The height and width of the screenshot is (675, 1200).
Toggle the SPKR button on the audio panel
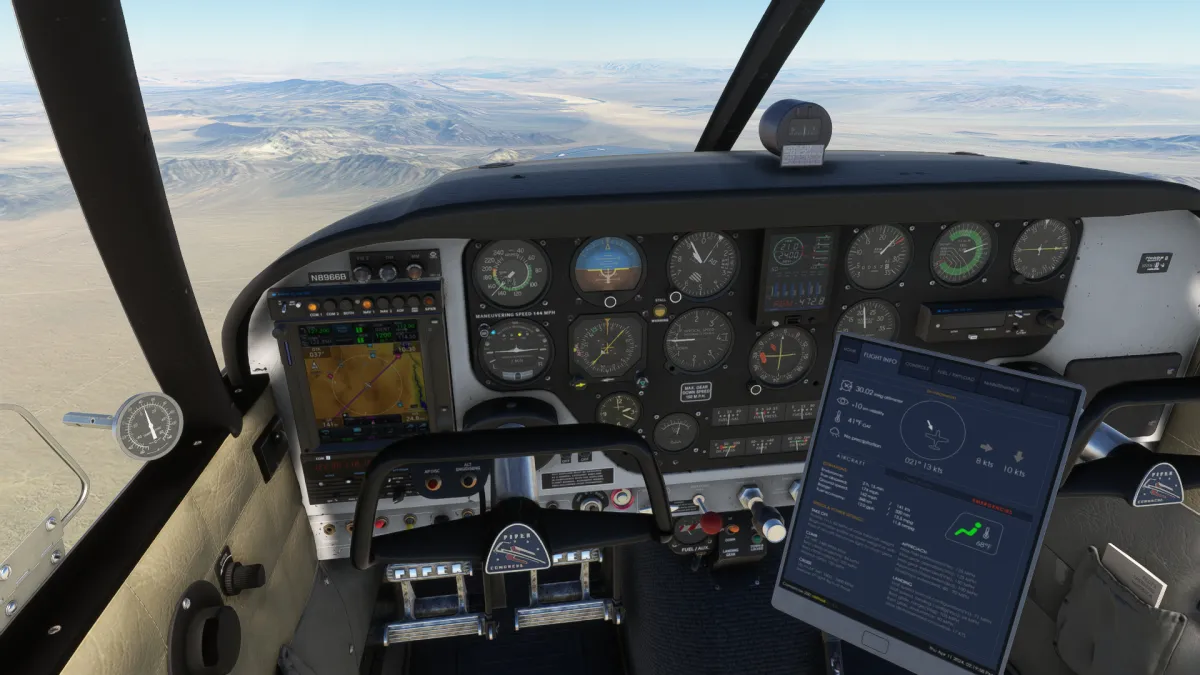click(x=430, y=300)
